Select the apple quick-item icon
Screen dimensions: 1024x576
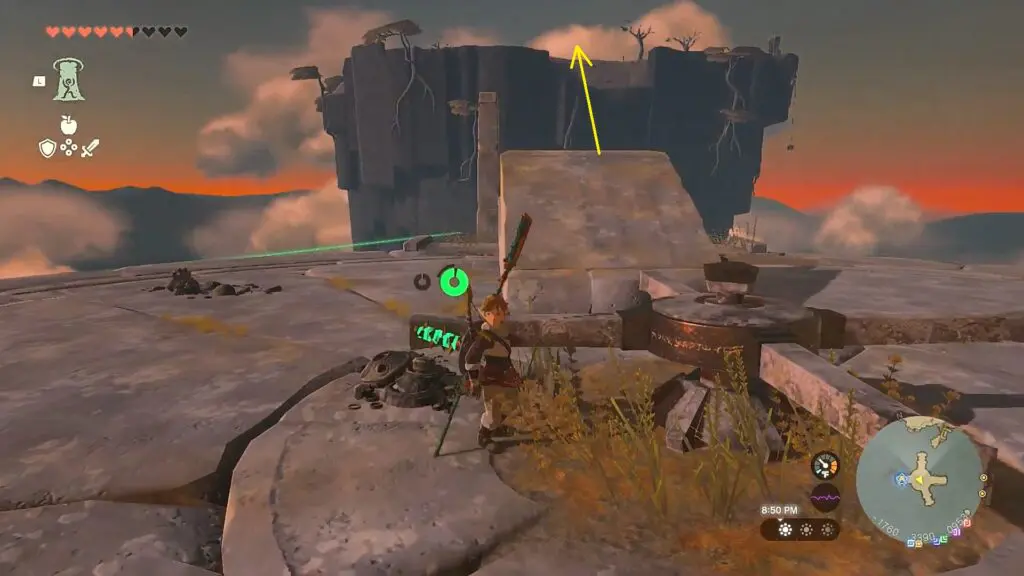[69, 124]
